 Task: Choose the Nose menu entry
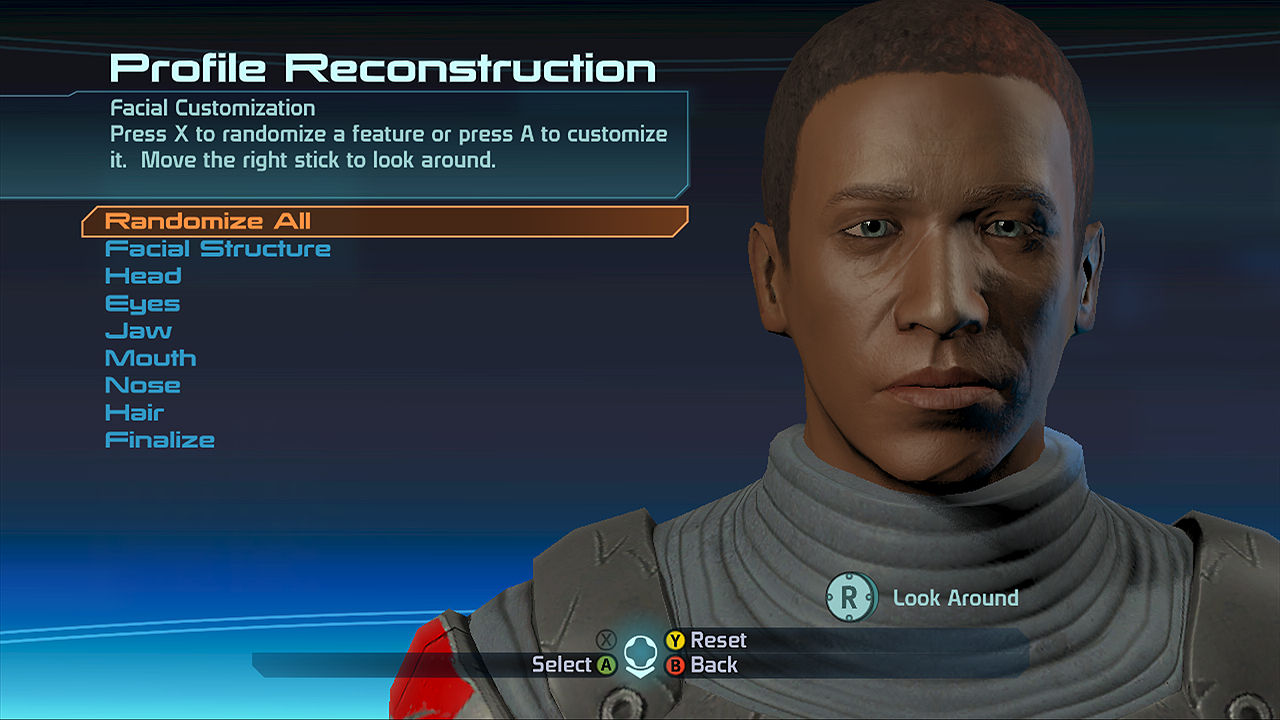coord(142,385)
